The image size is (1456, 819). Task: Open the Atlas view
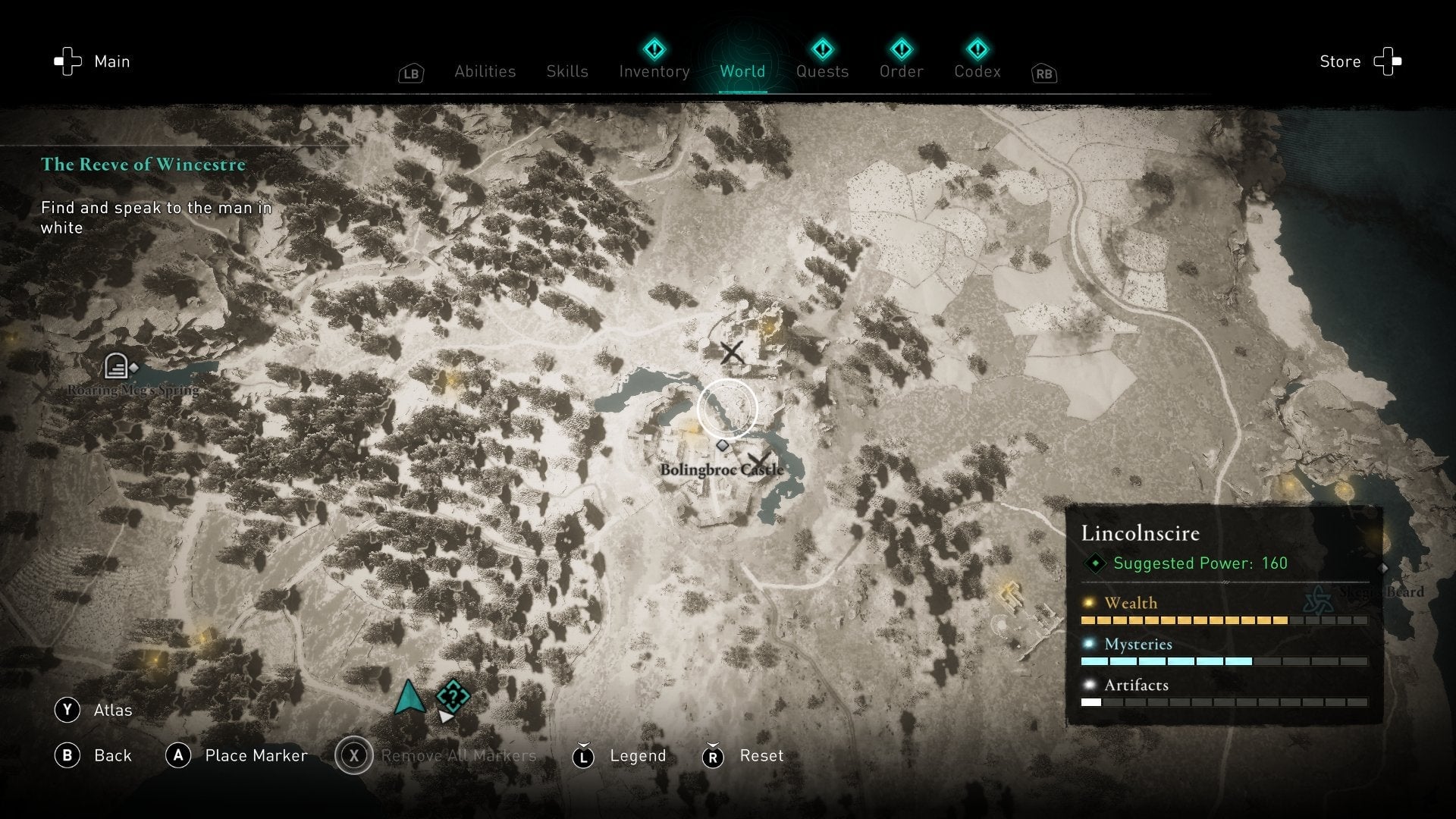point(93,710)
